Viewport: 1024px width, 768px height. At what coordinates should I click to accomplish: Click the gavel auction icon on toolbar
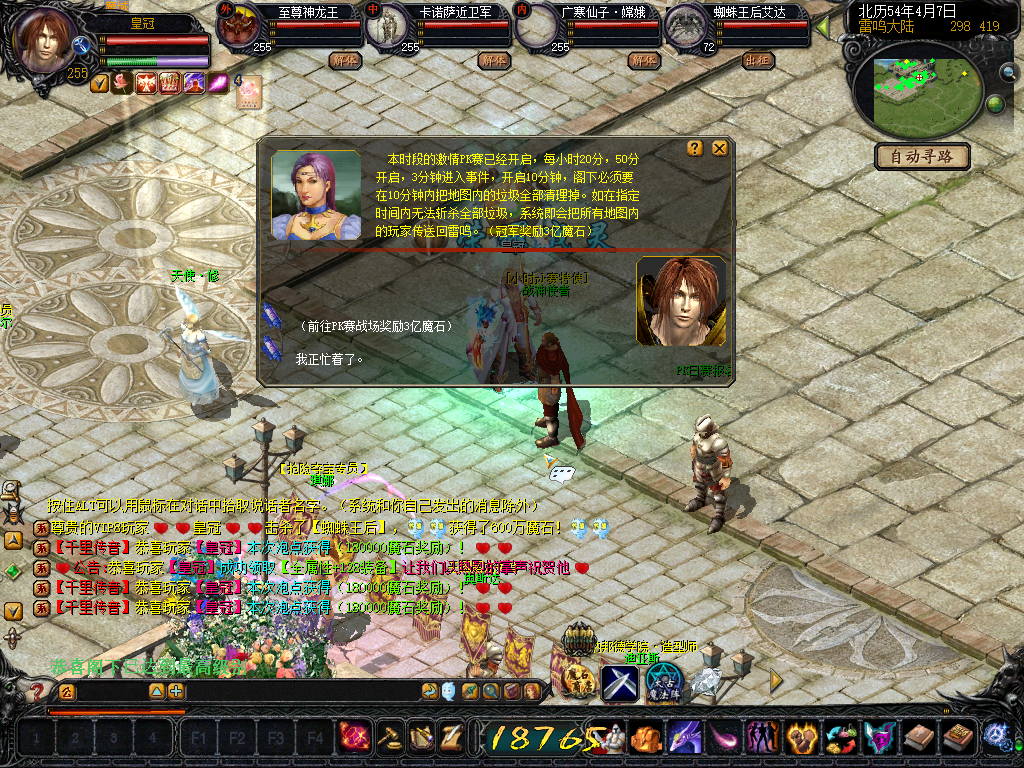pyautogui.click(x=389, y=738)
